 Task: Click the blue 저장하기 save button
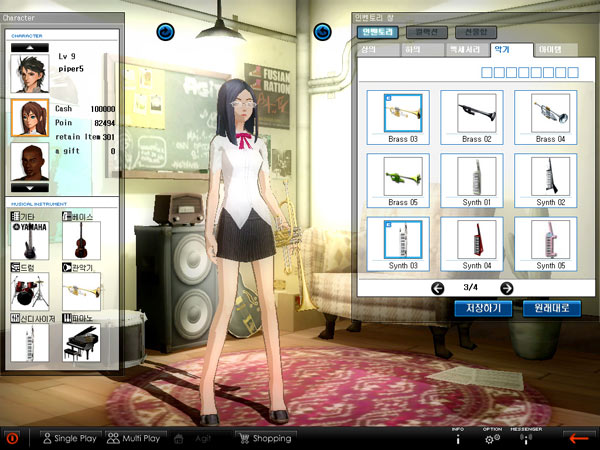483,308
